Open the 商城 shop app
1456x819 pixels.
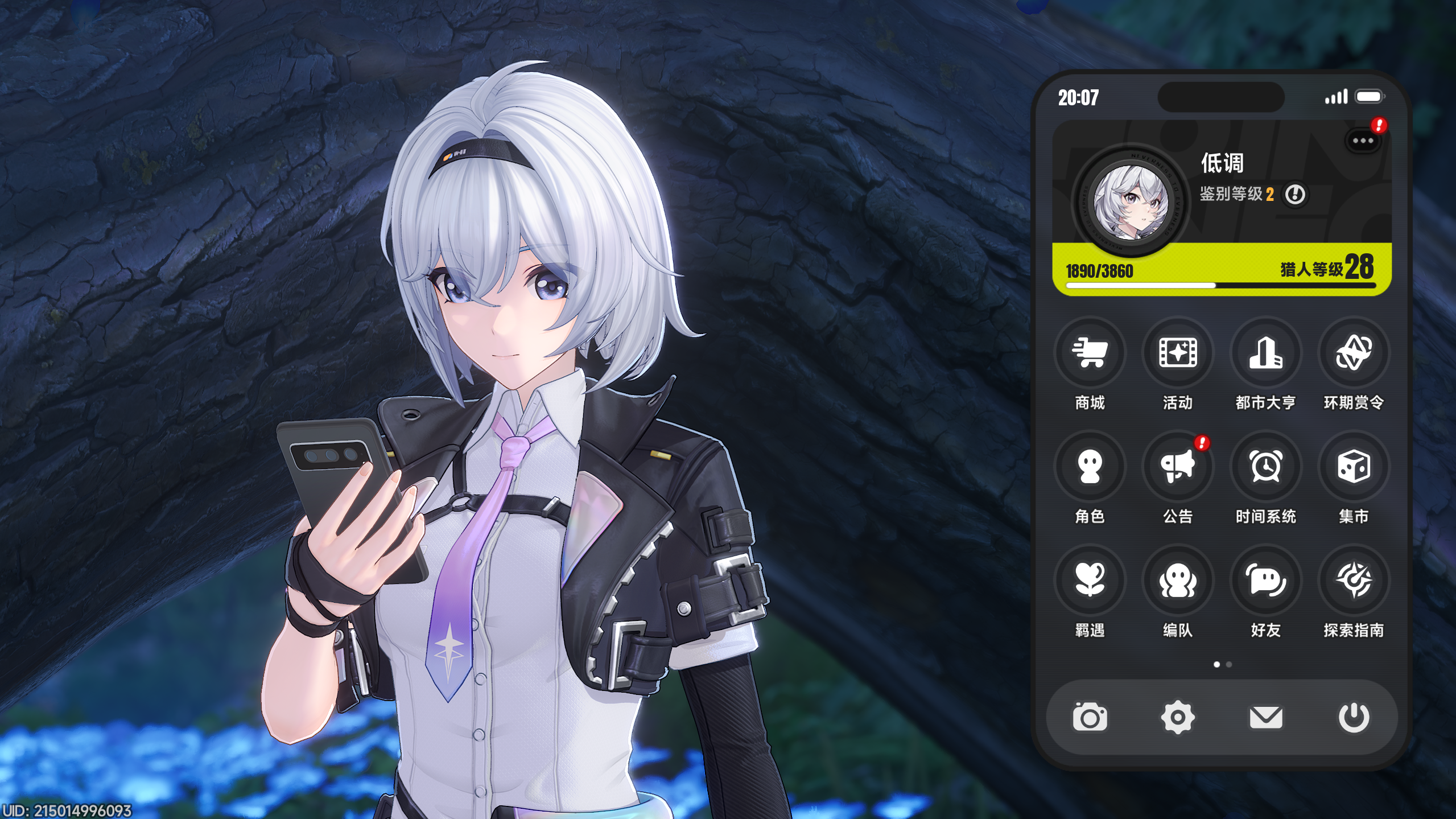(x=1090, y=353)
